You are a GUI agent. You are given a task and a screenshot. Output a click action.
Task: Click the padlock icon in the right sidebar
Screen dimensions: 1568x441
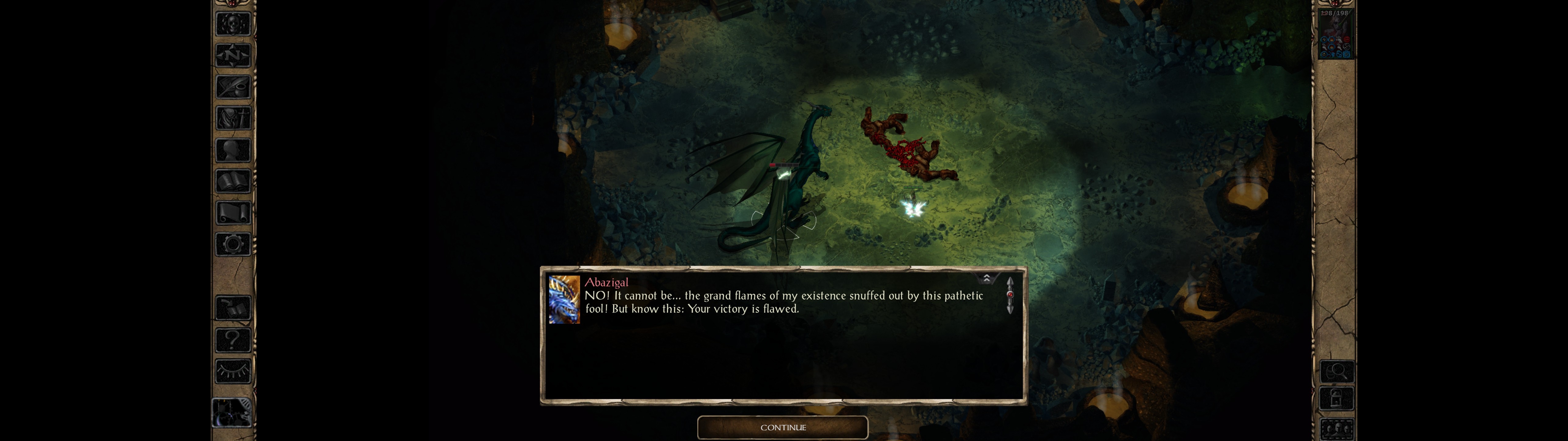pos(1336,399)
